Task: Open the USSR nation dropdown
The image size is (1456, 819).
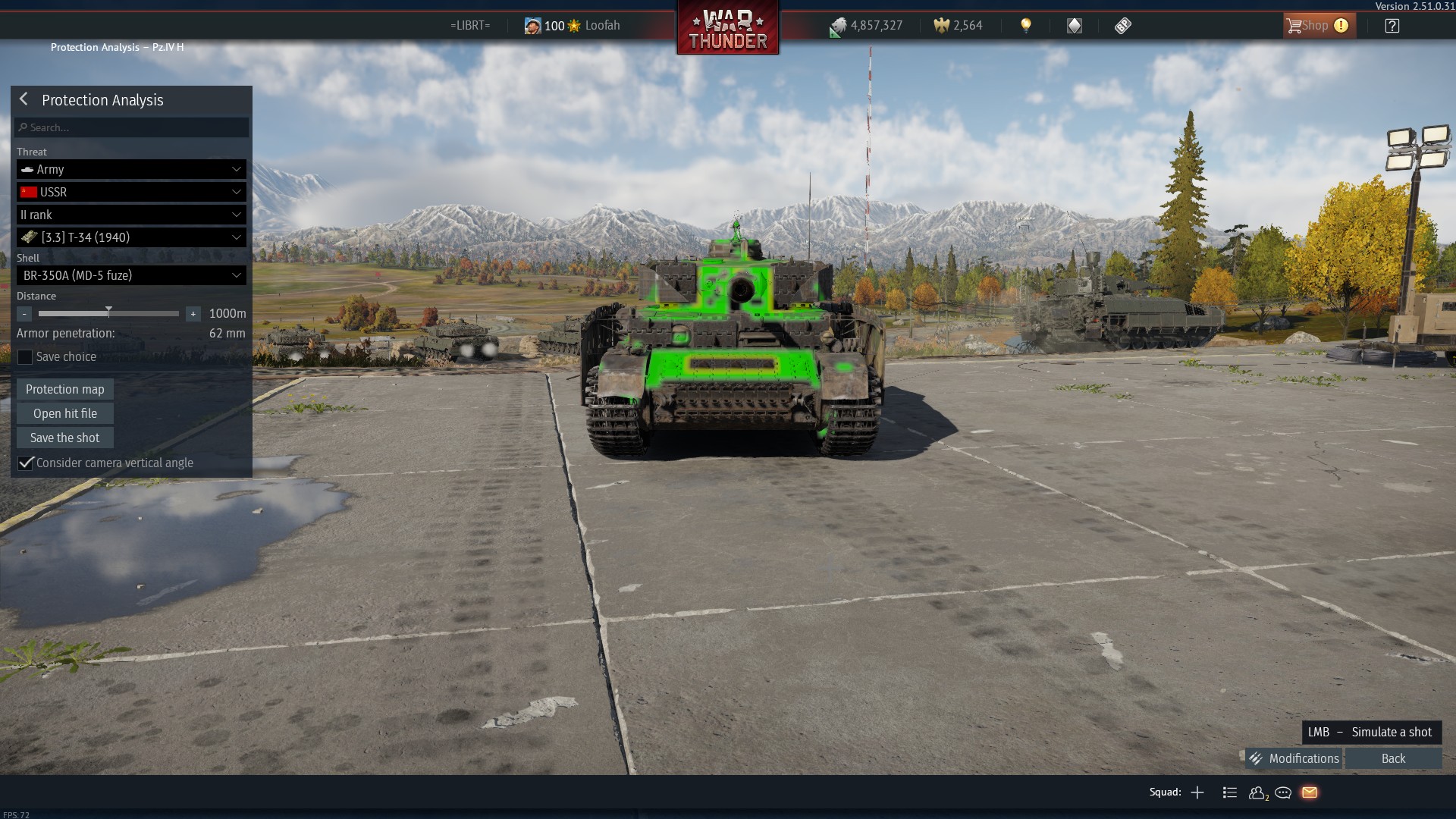Action: [x=131, y=192]
